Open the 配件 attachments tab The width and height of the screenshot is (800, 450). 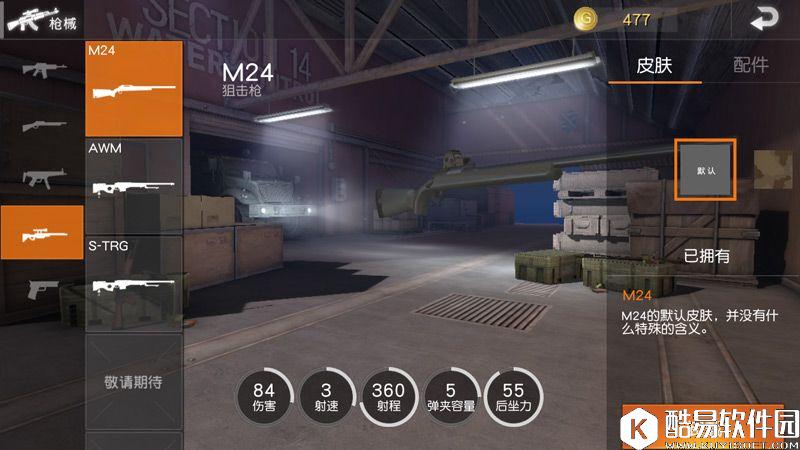coord(750,65)
